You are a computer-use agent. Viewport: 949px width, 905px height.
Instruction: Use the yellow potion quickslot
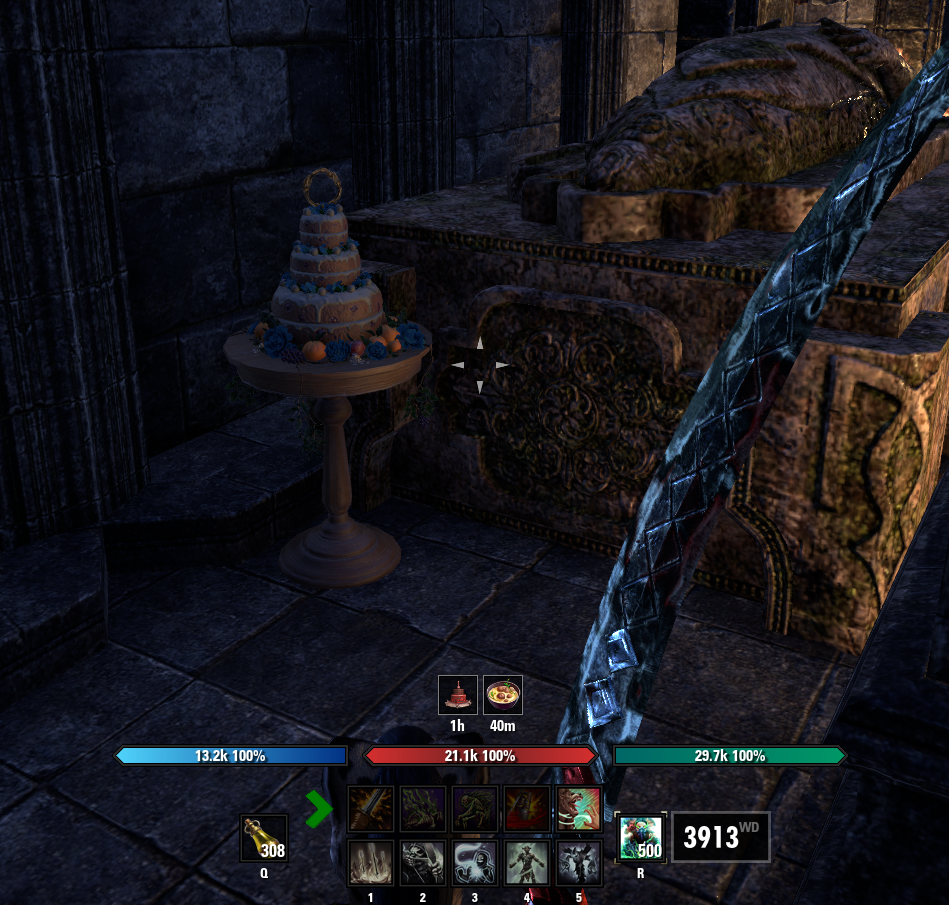(264, 838)
